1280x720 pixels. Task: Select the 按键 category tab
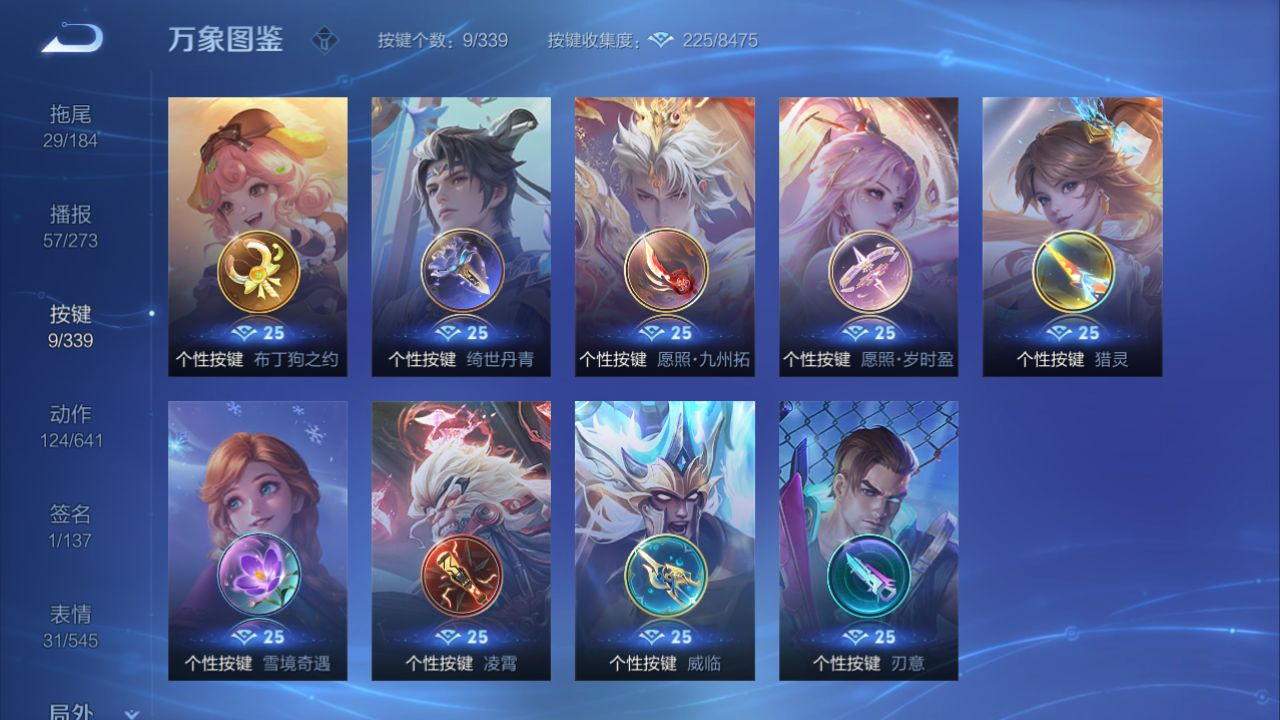[70, 326]
